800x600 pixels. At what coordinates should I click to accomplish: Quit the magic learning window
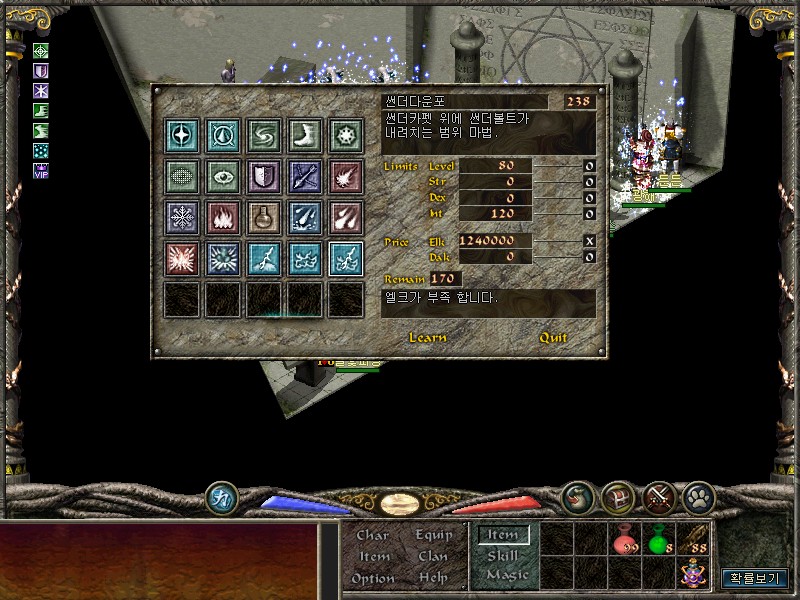[553, 338]
